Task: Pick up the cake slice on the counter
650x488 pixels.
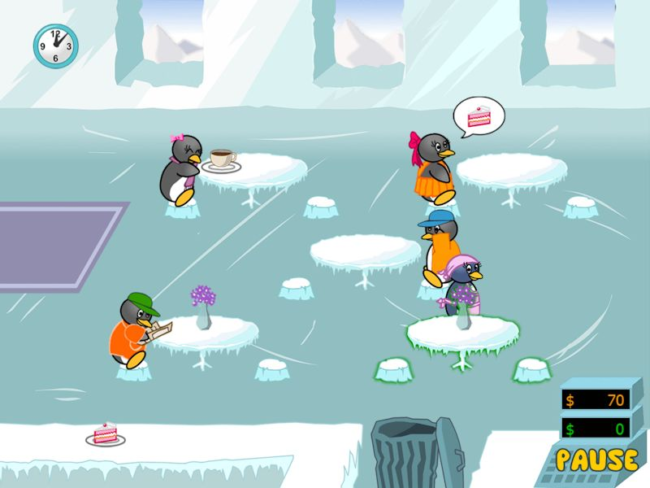Action: [x=105, y=434]
